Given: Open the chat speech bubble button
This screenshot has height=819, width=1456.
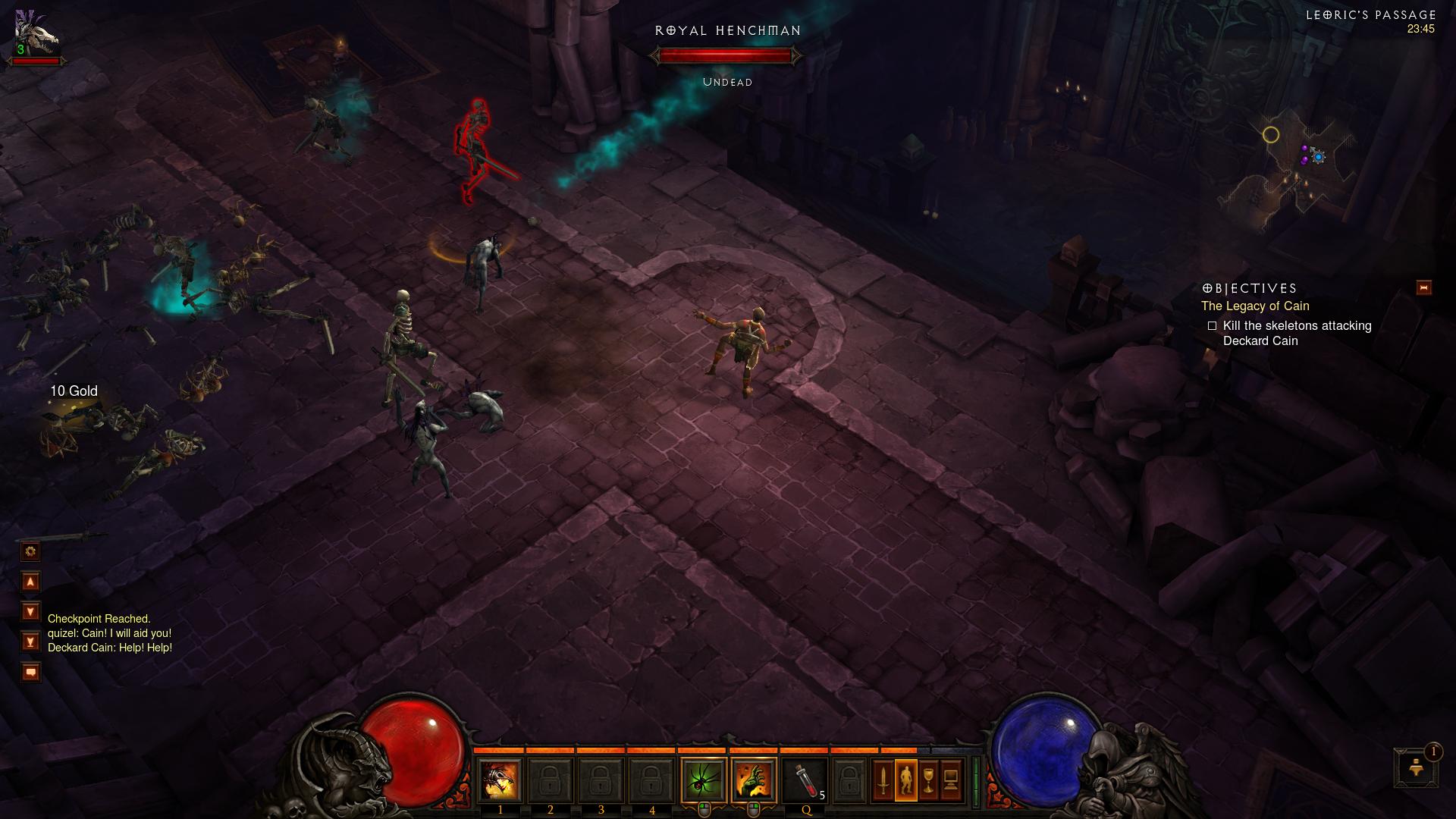Looking at the screenshot, I should coord(31,672).
